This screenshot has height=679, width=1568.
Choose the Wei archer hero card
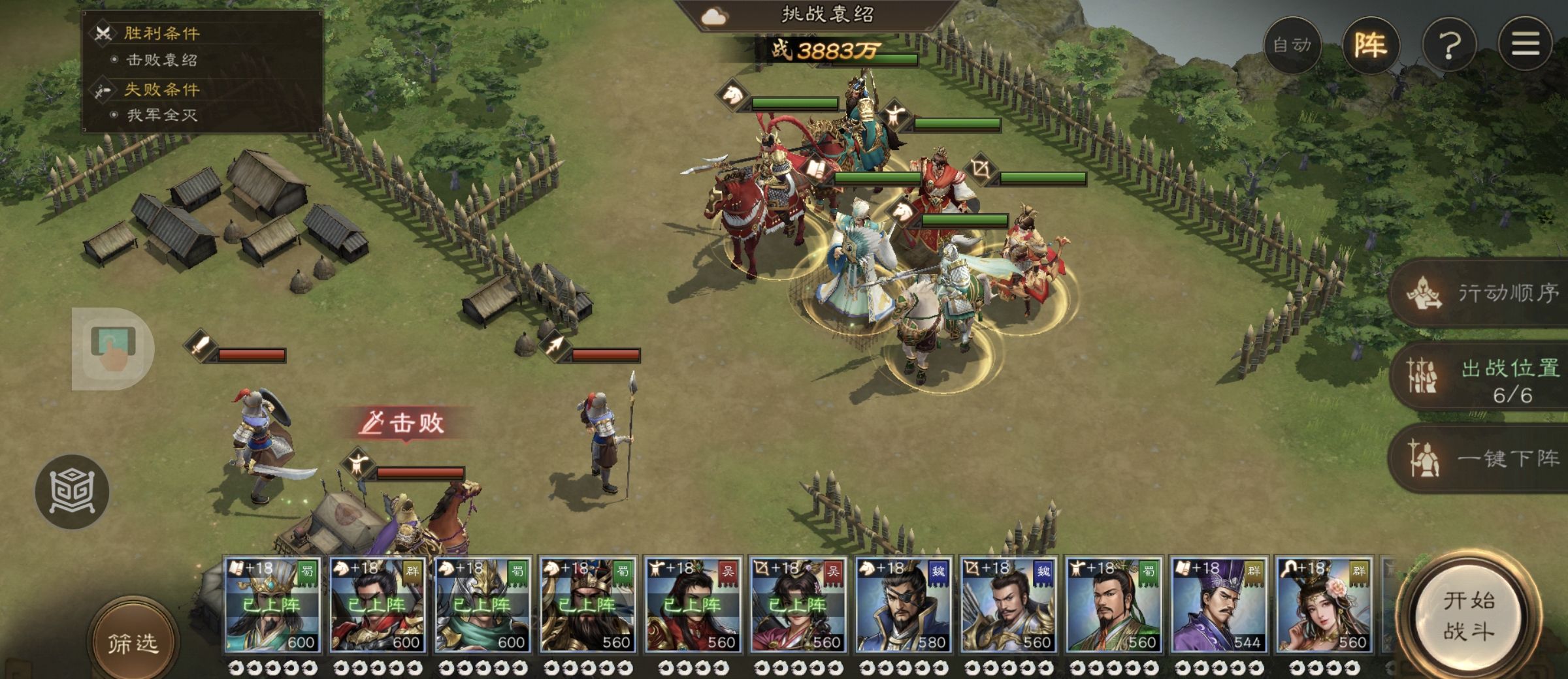click(1007, 605)
